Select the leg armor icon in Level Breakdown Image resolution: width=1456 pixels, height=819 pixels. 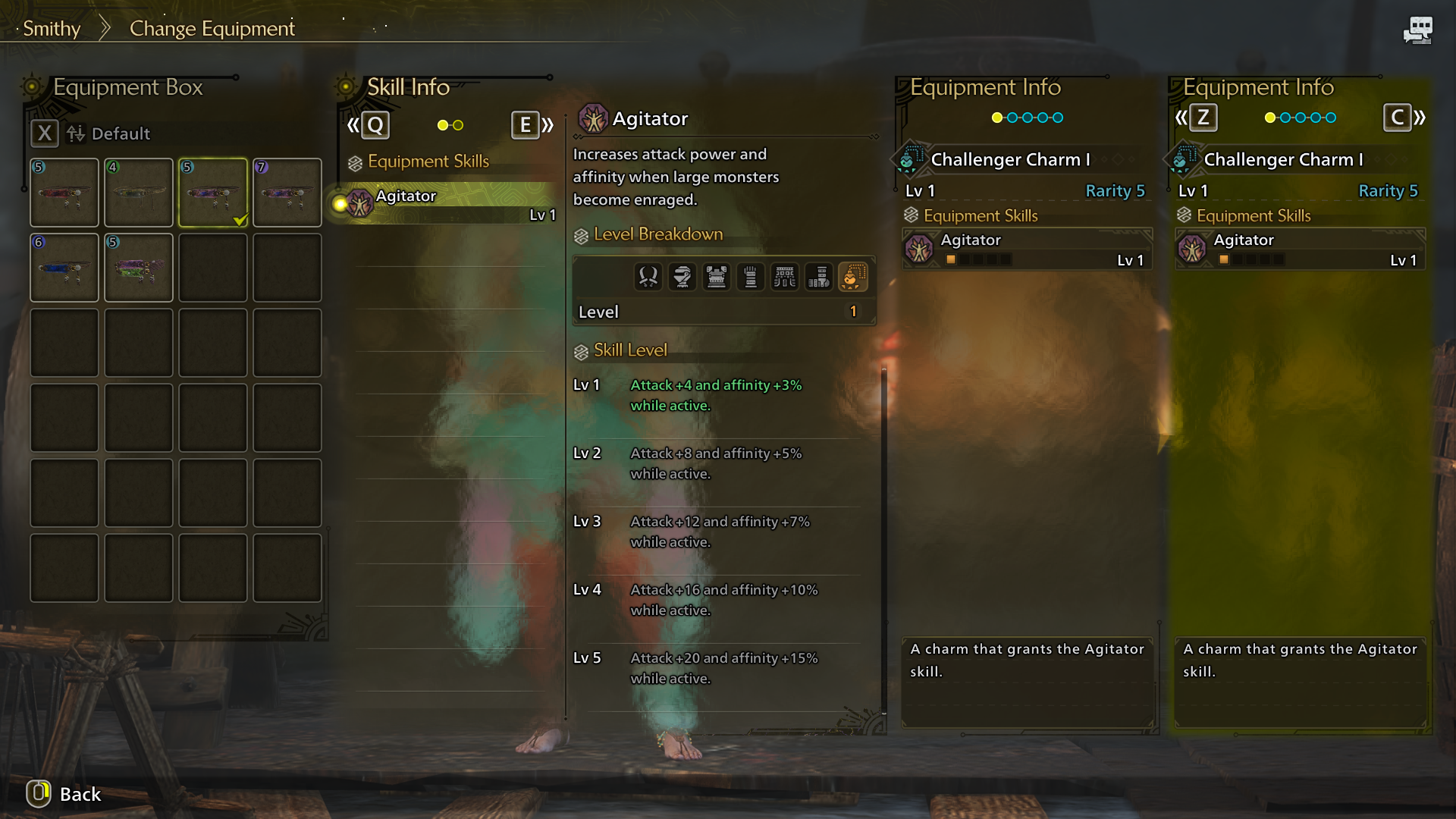pos(819,277)
